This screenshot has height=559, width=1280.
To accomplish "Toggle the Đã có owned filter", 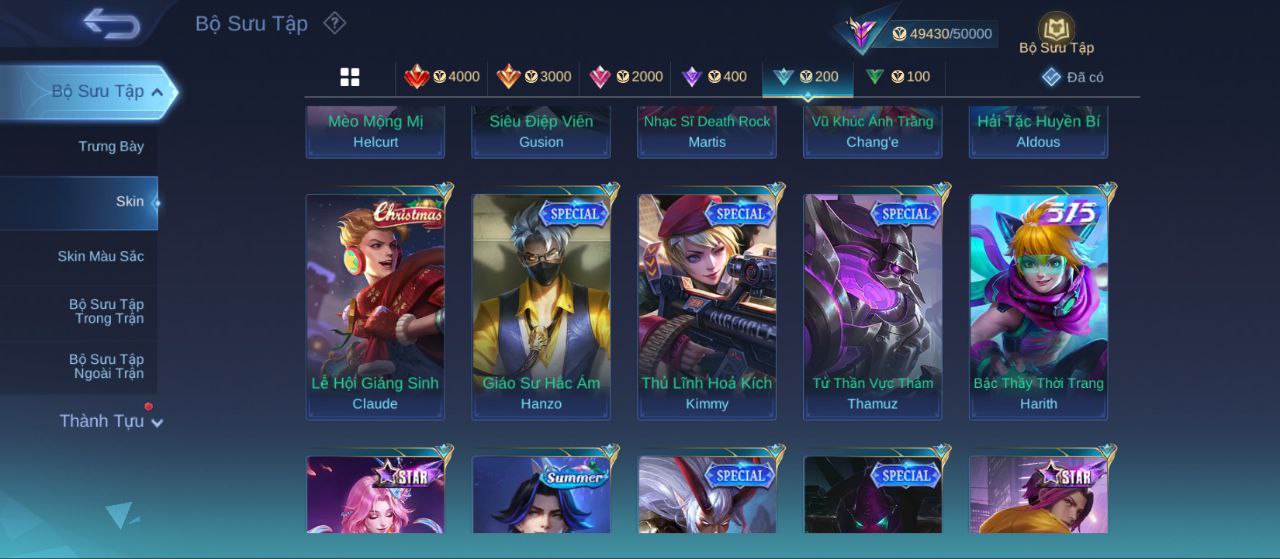I will [x=1073, y=77].
